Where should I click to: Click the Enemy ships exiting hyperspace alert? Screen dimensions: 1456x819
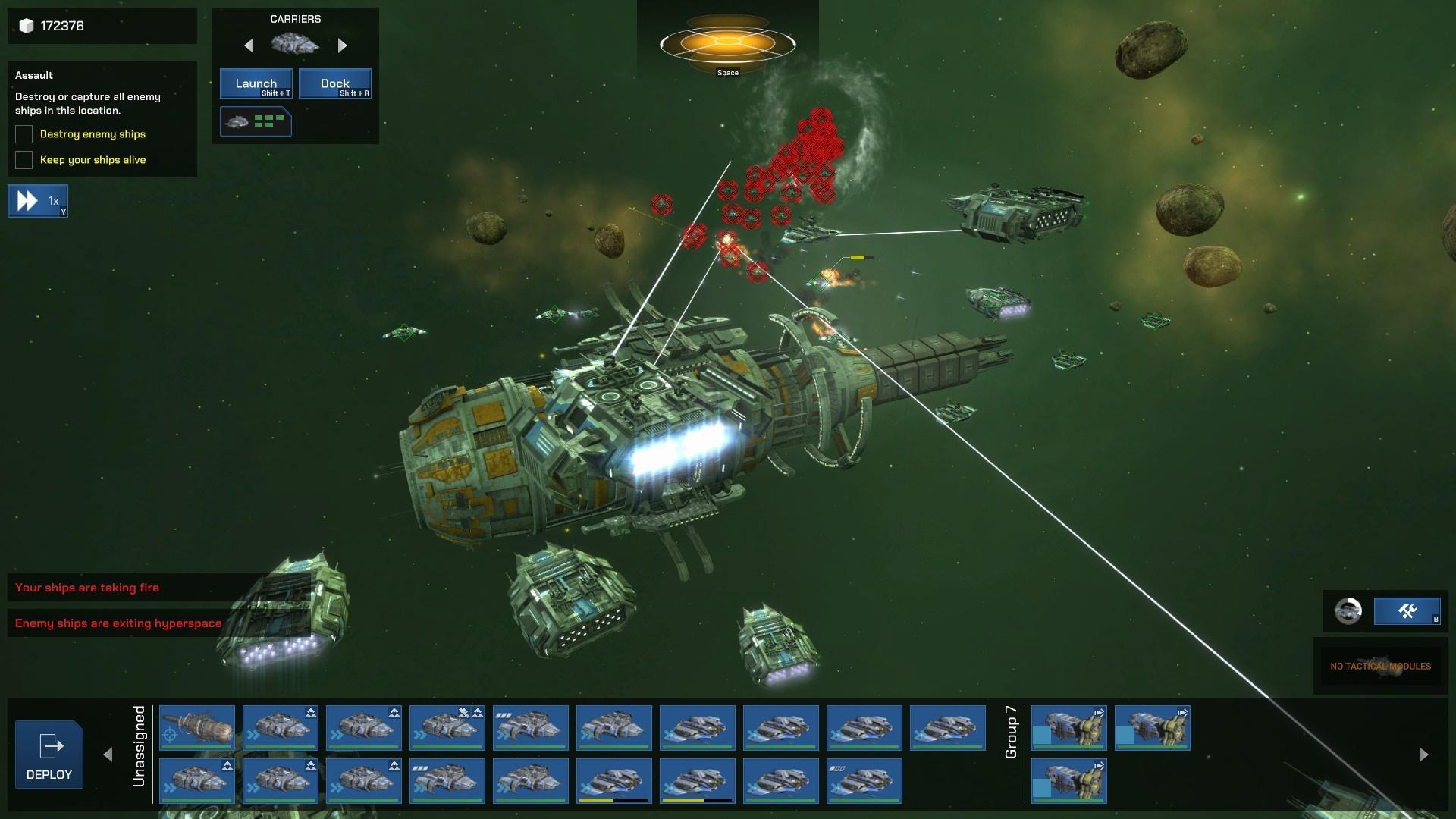tap(118, 623)
